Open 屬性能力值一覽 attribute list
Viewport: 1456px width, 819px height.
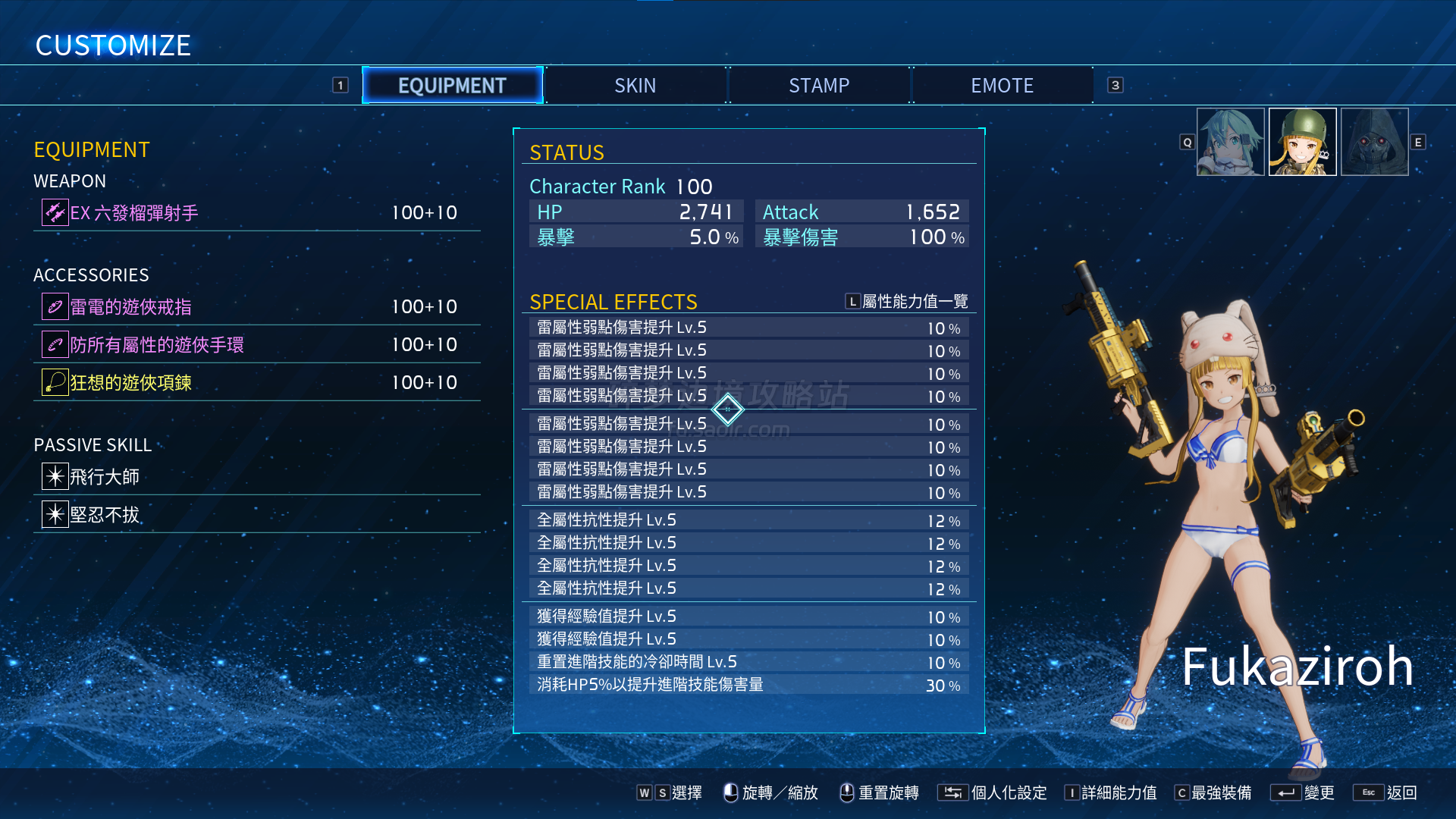(907, 302)
